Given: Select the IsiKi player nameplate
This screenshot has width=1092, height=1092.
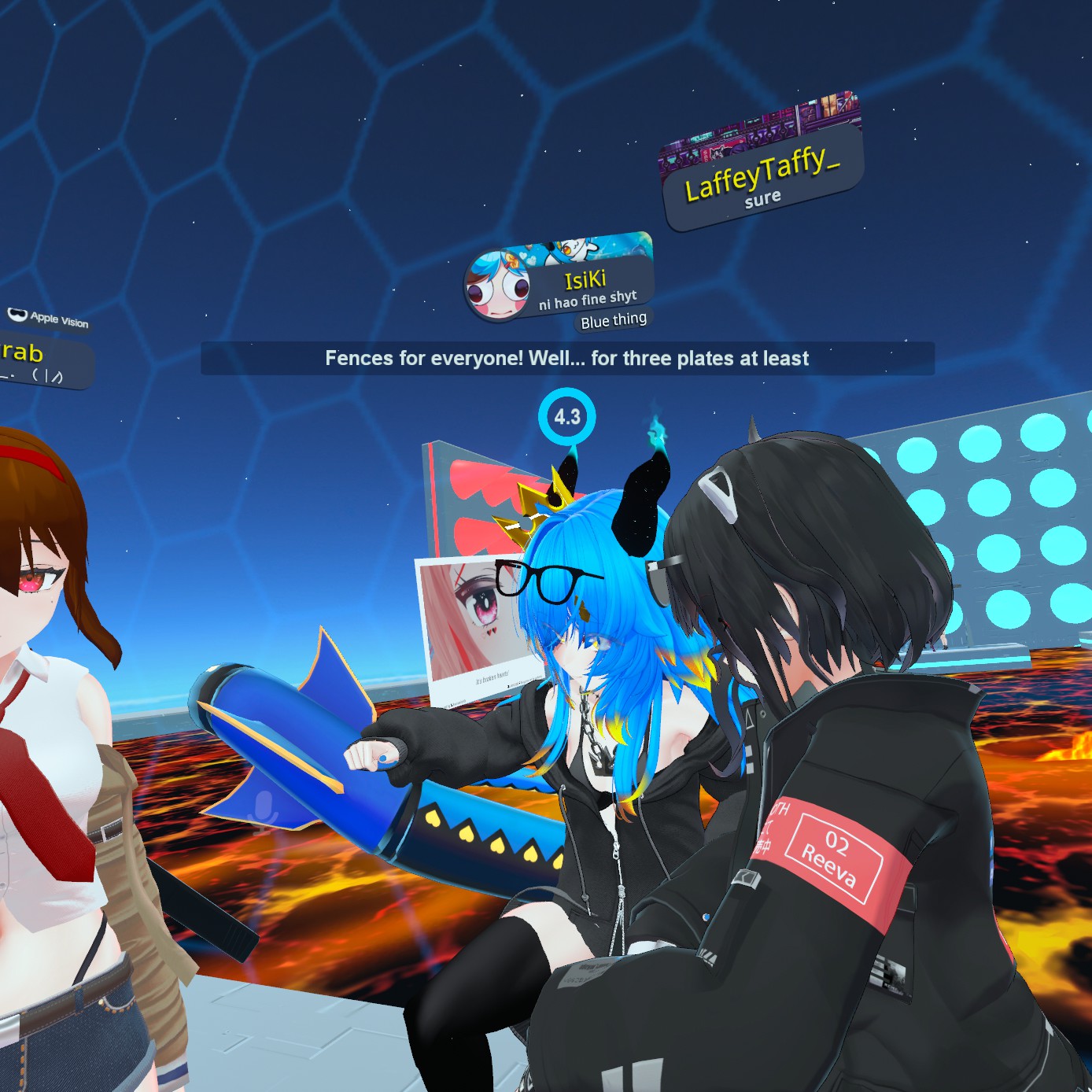Looking at the screenshot, I should pyautogui.click(x=586, y=286).
